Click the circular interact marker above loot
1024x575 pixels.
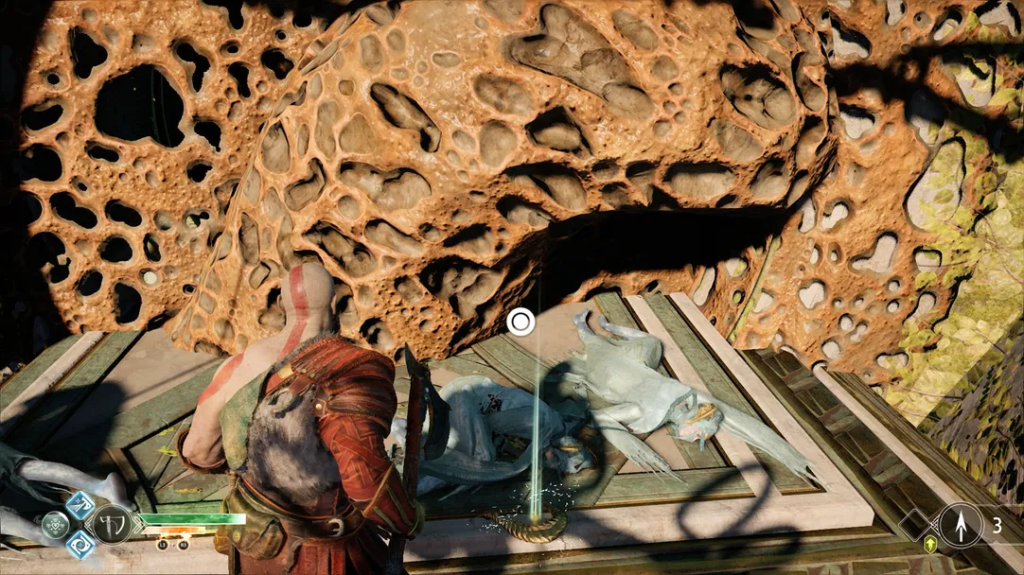click(520, 322)
